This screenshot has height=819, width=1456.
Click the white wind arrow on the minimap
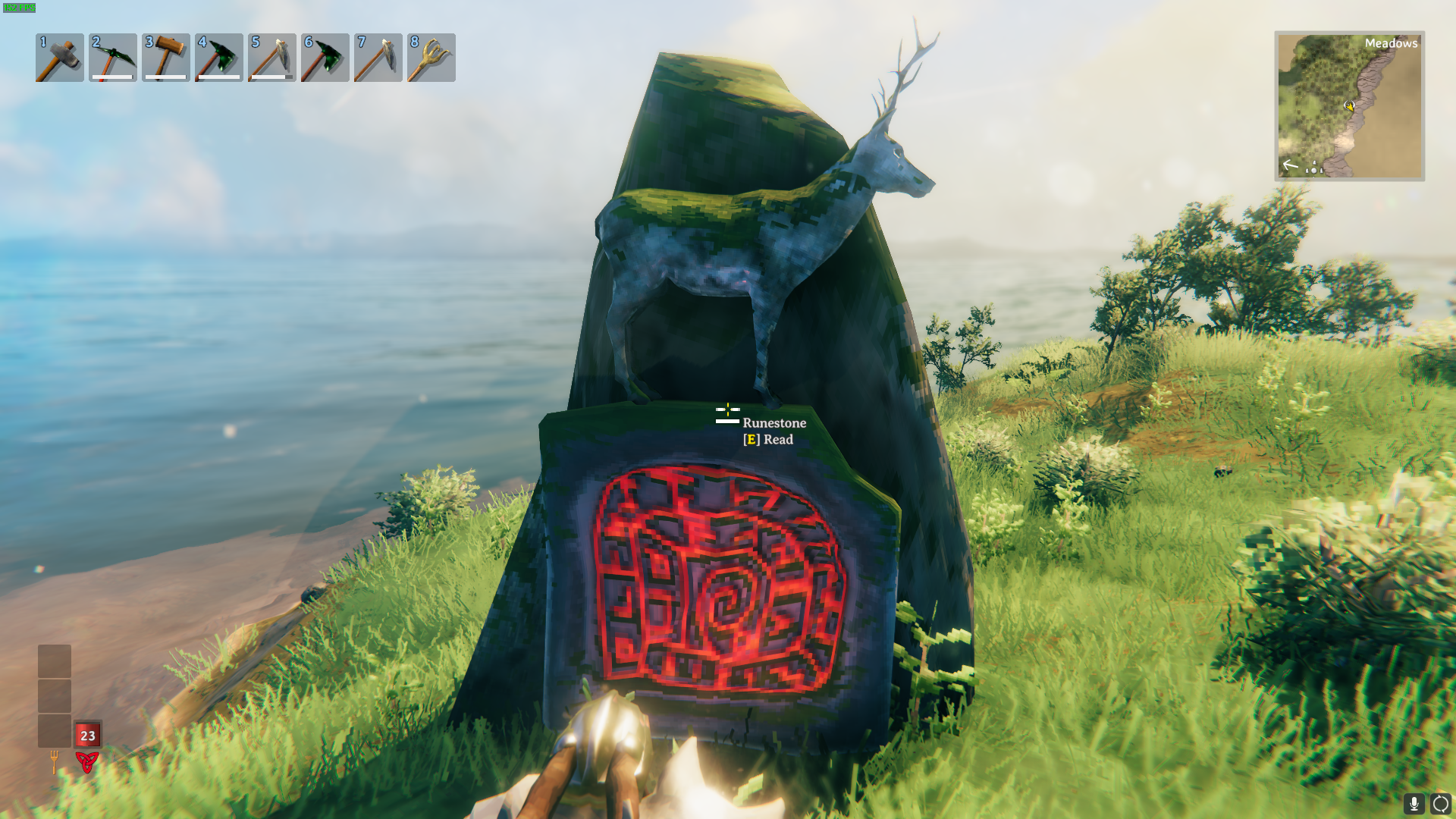coord(1290,165)
